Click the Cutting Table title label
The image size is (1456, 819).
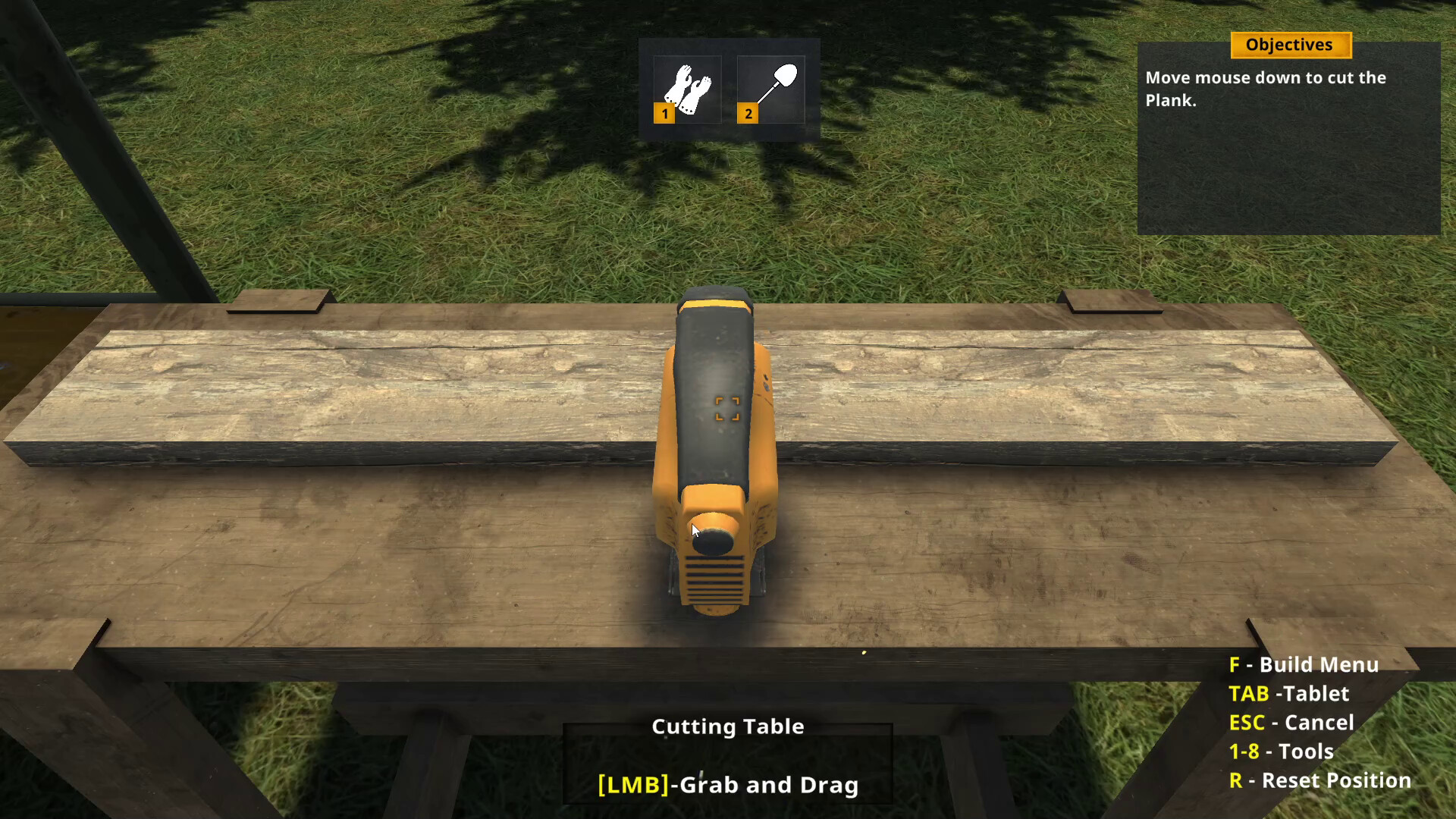coord(727,726)
